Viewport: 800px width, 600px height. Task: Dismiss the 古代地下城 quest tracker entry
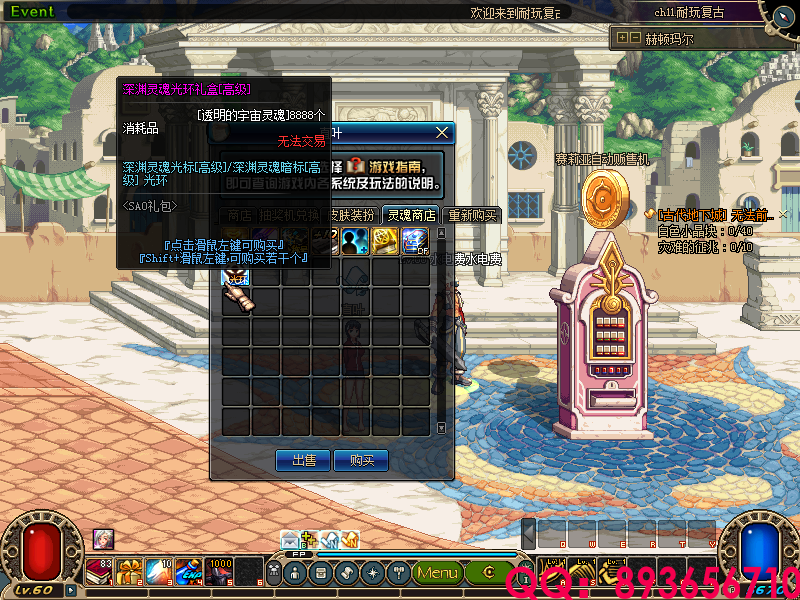[785, 215]
